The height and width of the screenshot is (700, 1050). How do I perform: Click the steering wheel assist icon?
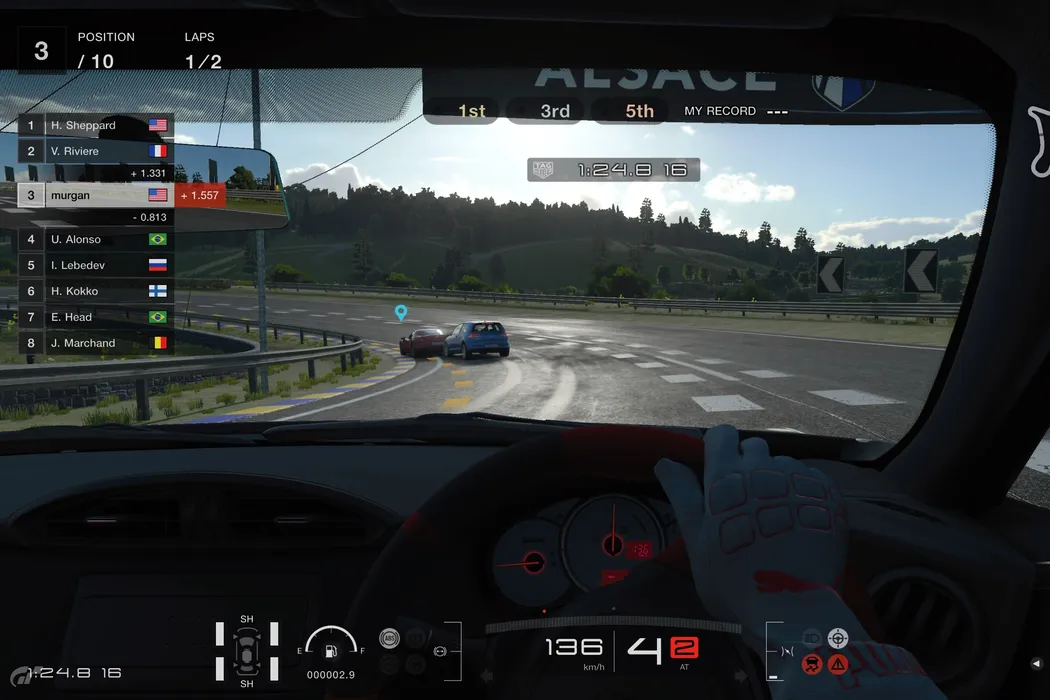point(838,638)
